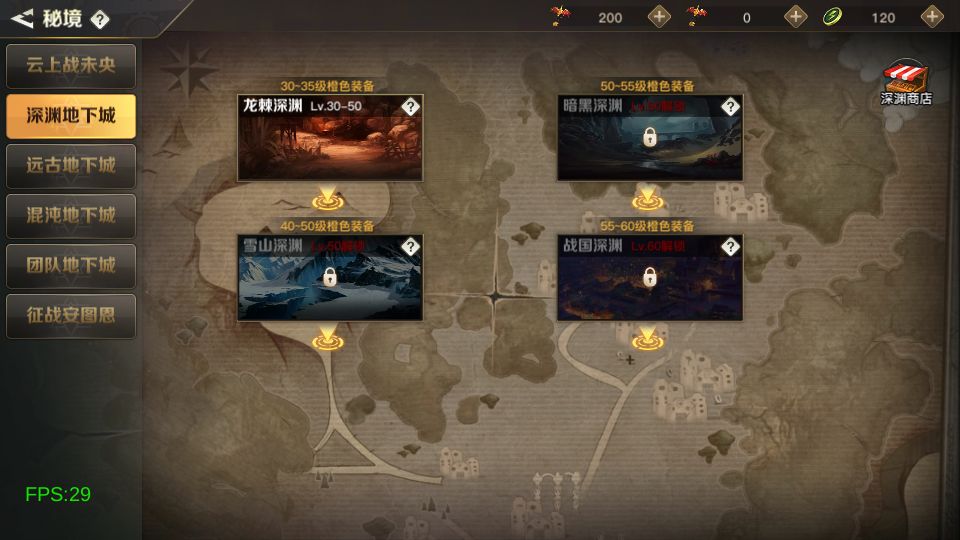Open the 征战安图恩 tab

(x=70, y=316)
